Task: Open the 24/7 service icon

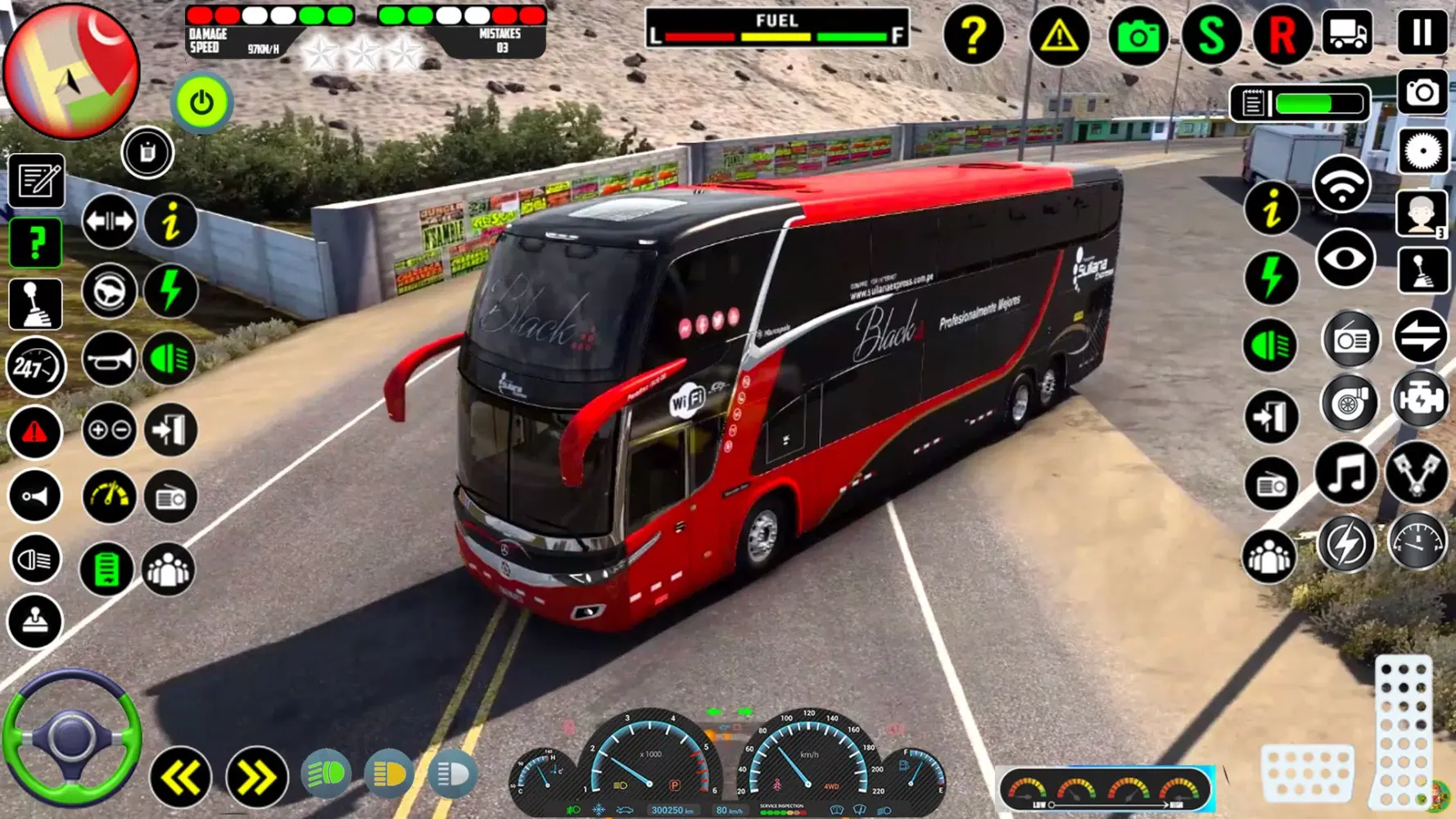Action: [x=35, y=368]
